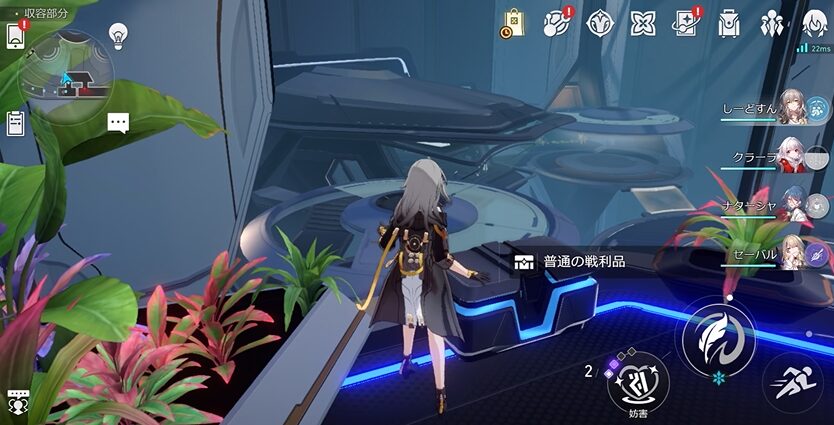Open the character avatar icon

click(815, 24)
